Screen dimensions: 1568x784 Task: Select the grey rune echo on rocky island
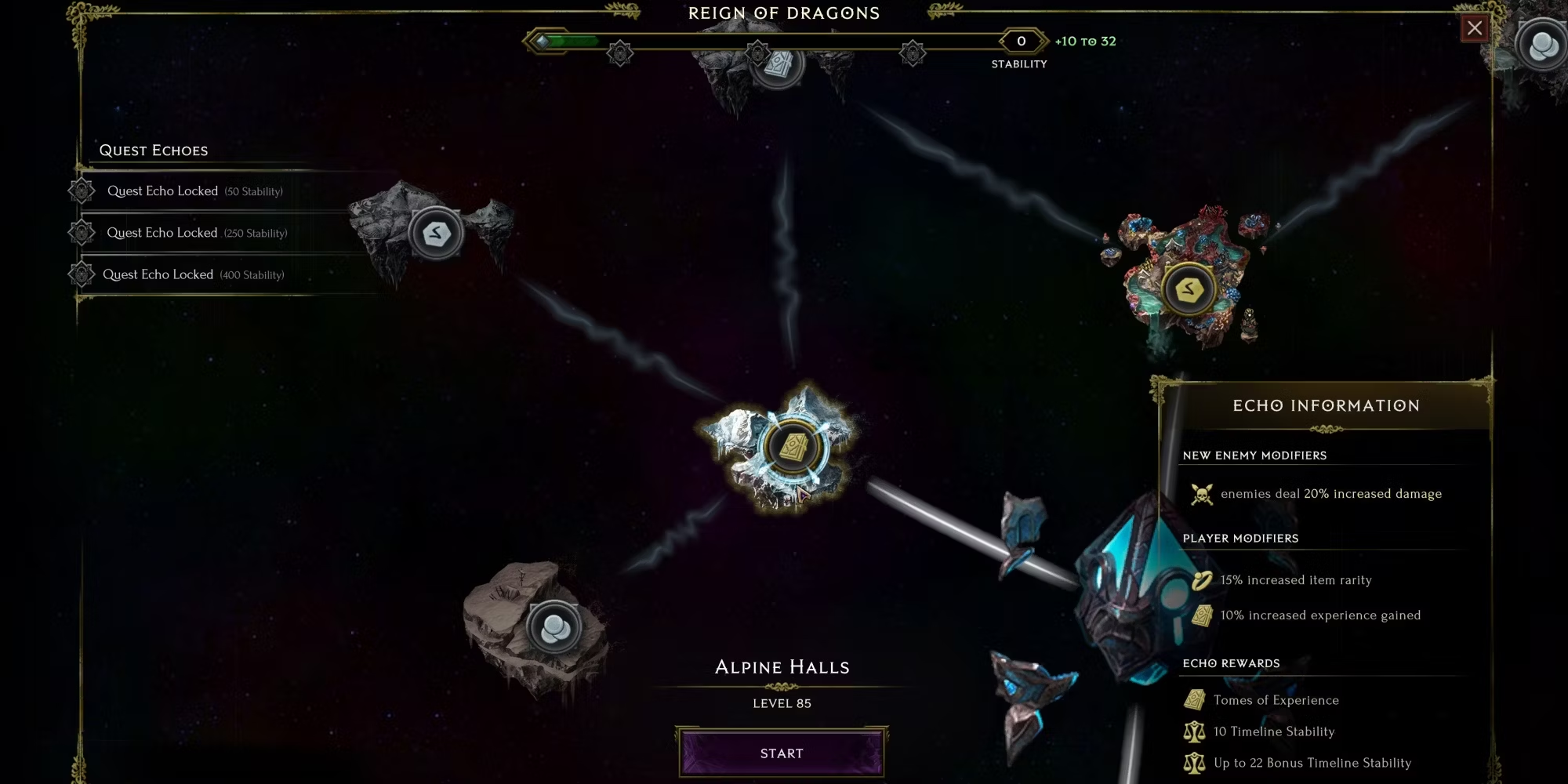(x=436, y=233)
